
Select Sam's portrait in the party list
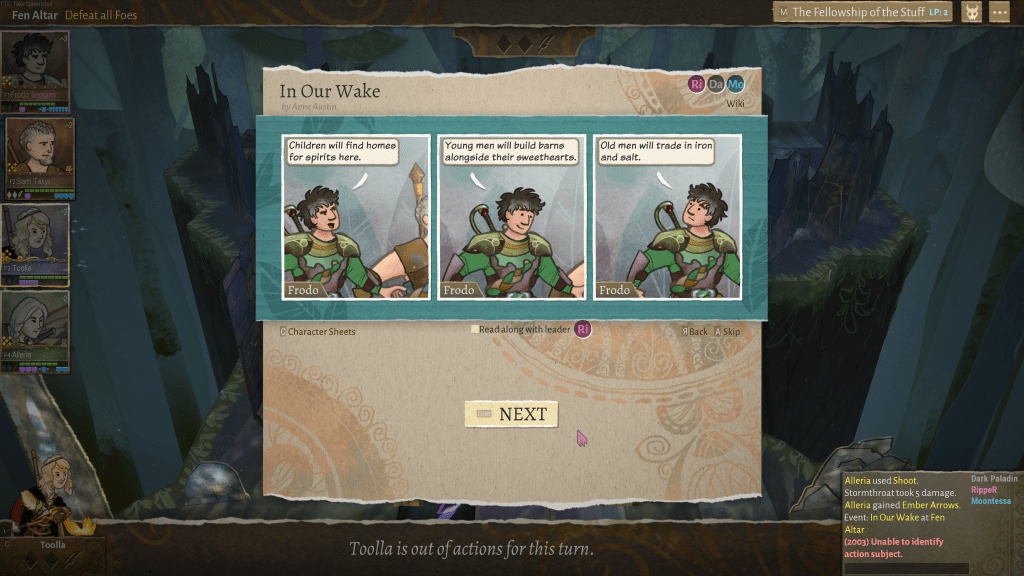point(40,156)
